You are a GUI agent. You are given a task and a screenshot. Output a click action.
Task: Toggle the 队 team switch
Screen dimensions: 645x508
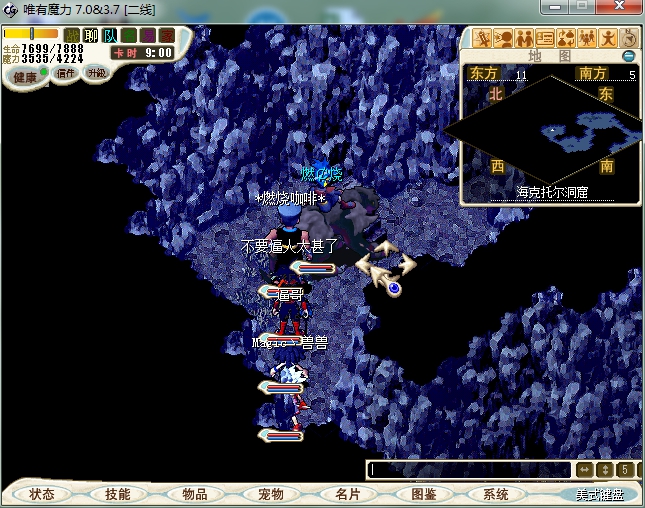click(x=110, y=36)
